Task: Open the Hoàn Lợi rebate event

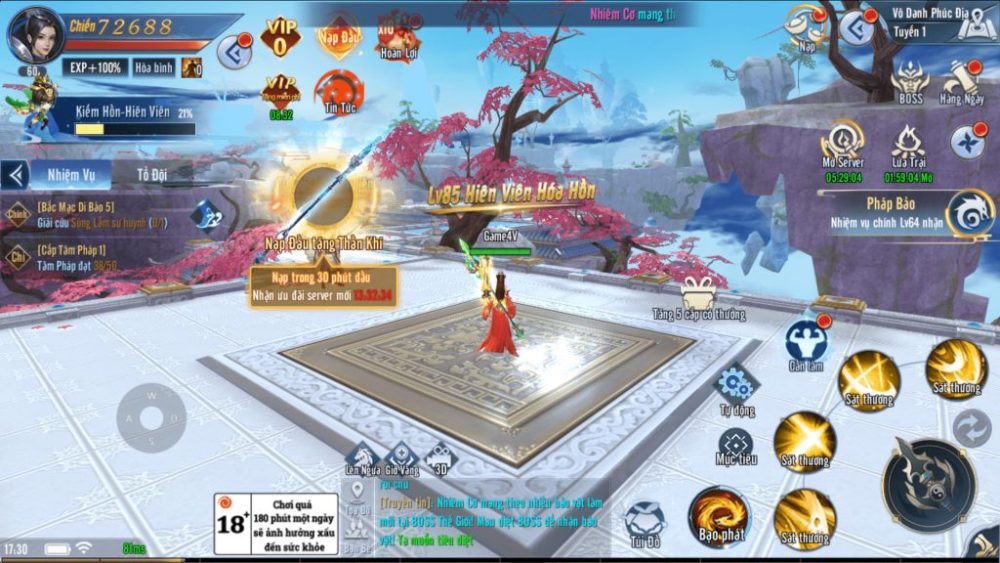Action: [397, 40]
